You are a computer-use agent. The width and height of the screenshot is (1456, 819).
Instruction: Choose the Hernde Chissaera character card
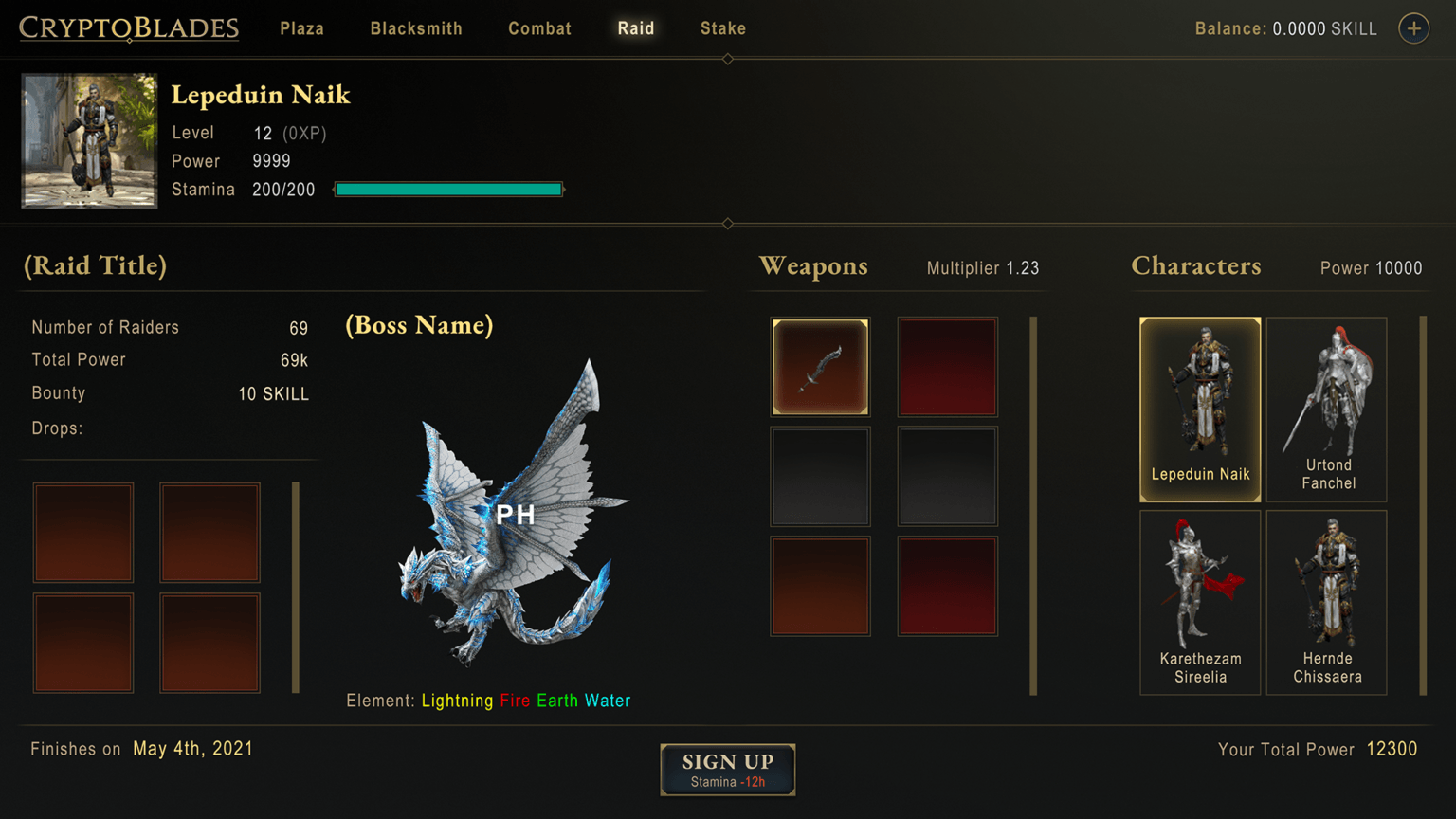(1327, 602)
